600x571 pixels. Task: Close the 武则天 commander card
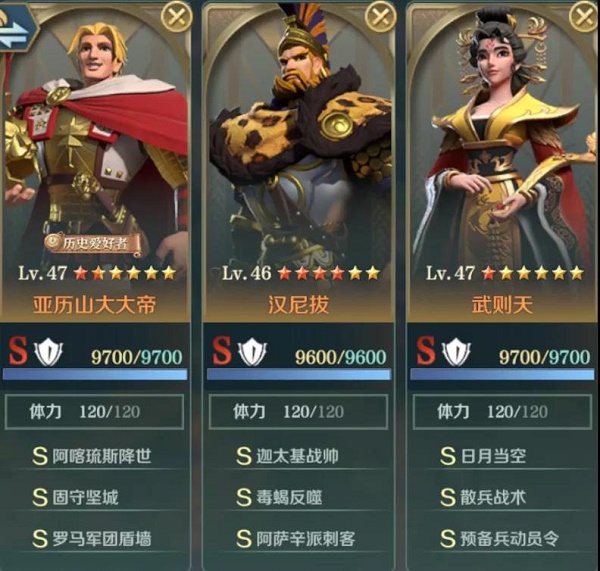[x=583, y=16]
